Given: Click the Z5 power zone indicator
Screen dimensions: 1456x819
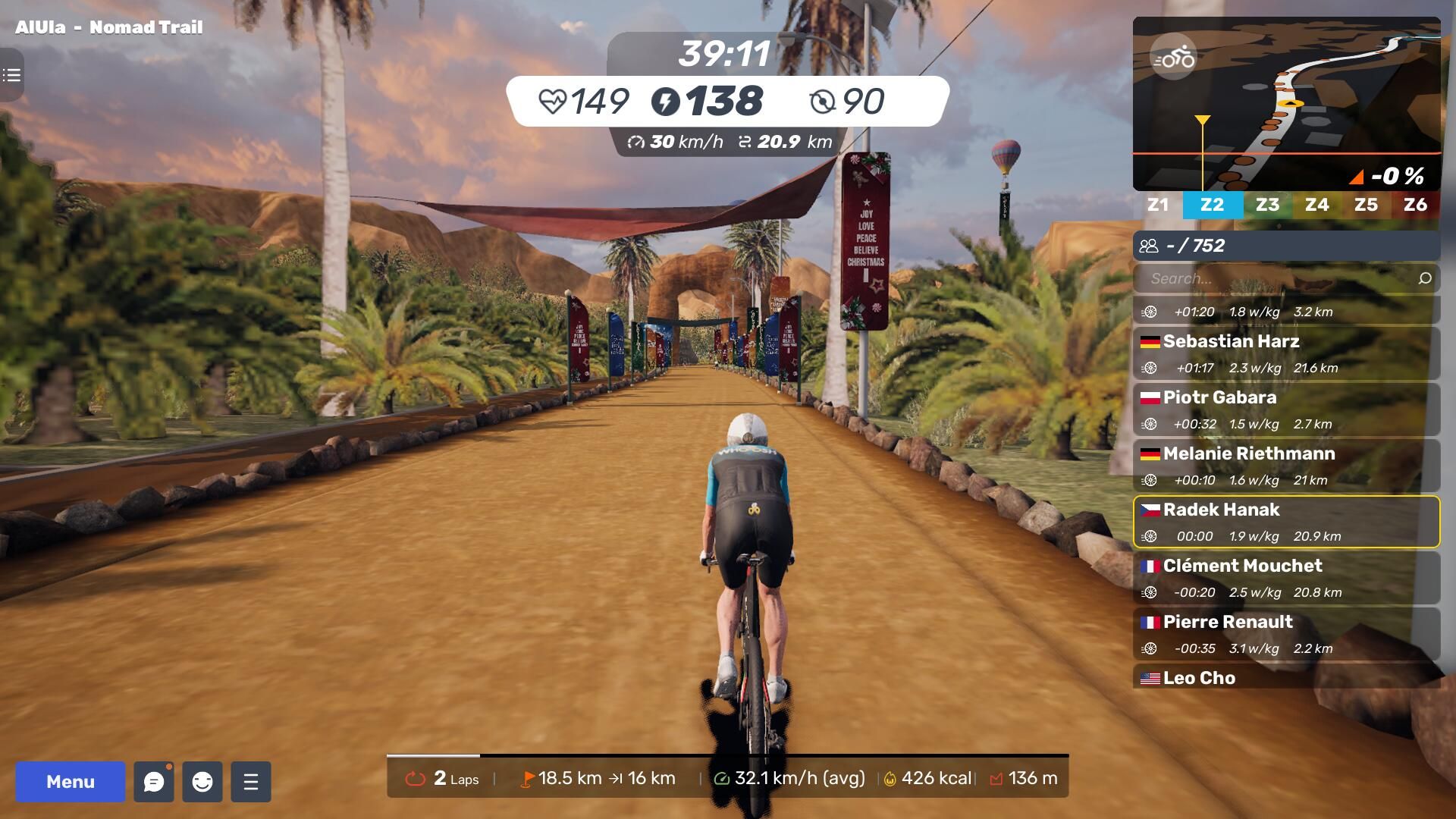Looking at the screenshot, I should point(1366,205).
